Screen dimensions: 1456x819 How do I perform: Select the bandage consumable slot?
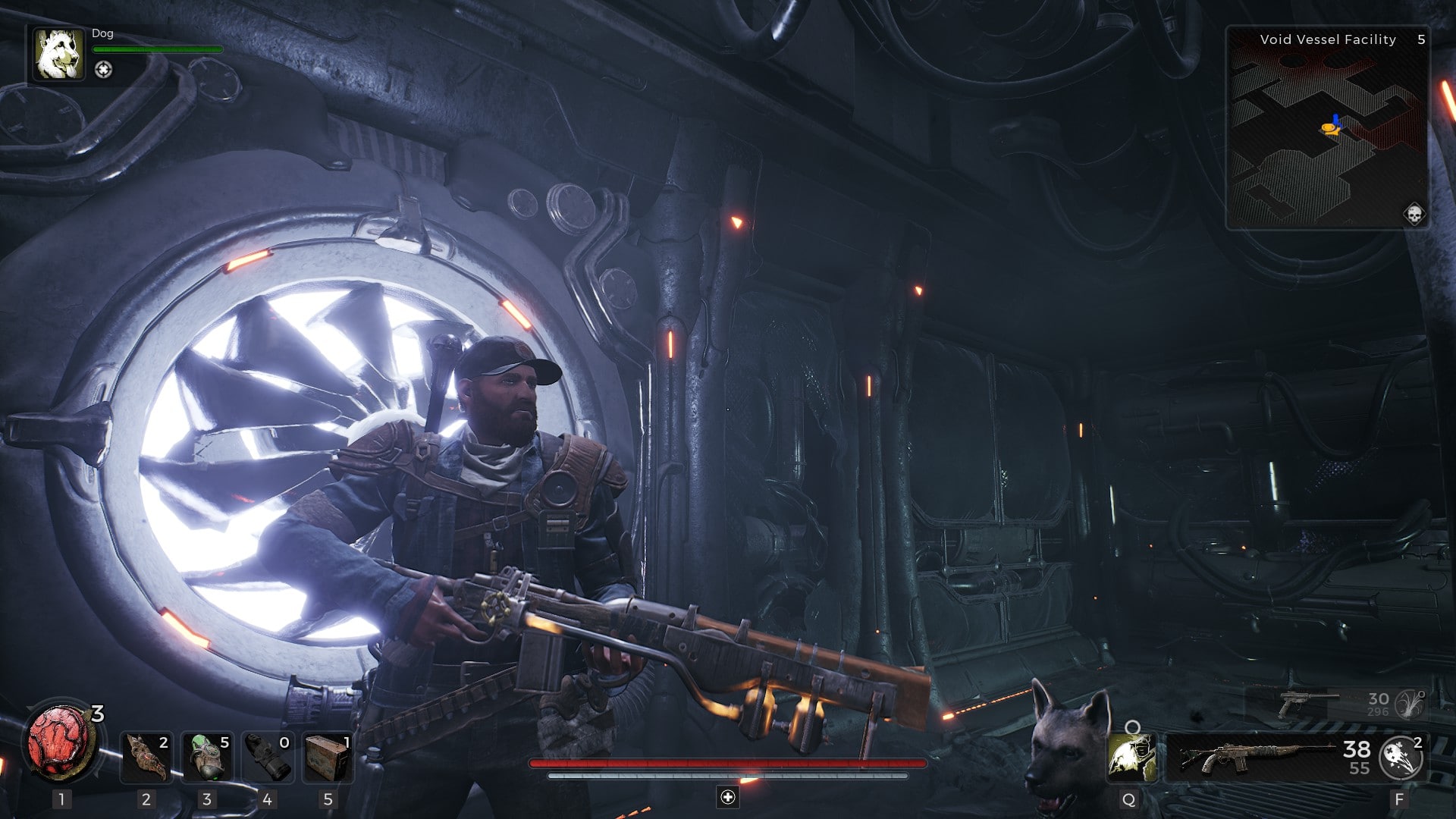pyautogui.click(x=146, y=758)
